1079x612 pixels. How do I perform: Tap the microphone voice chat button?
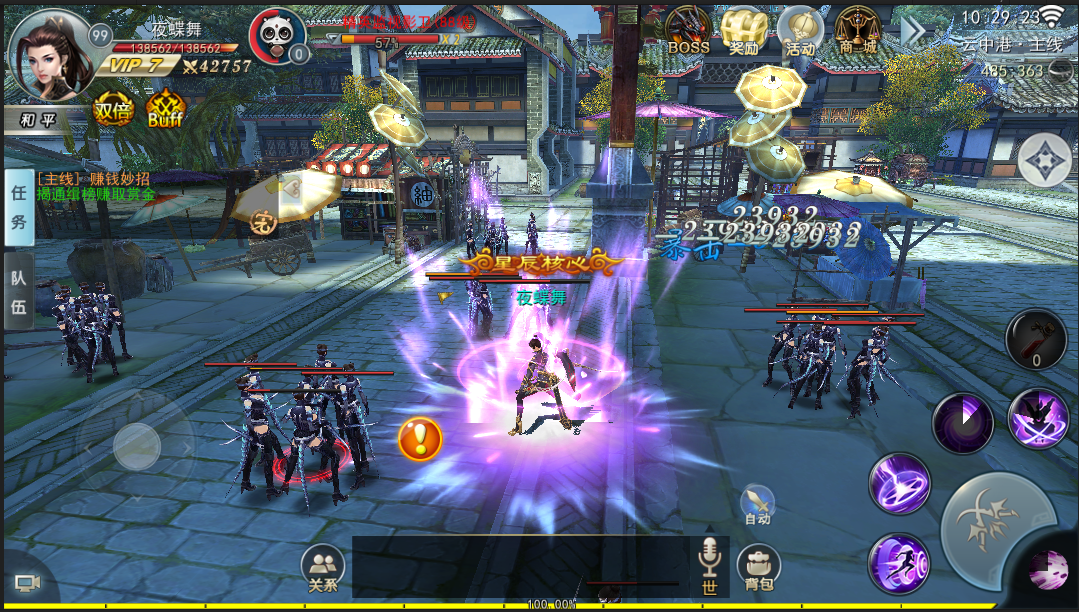click(x=710, y=560)
